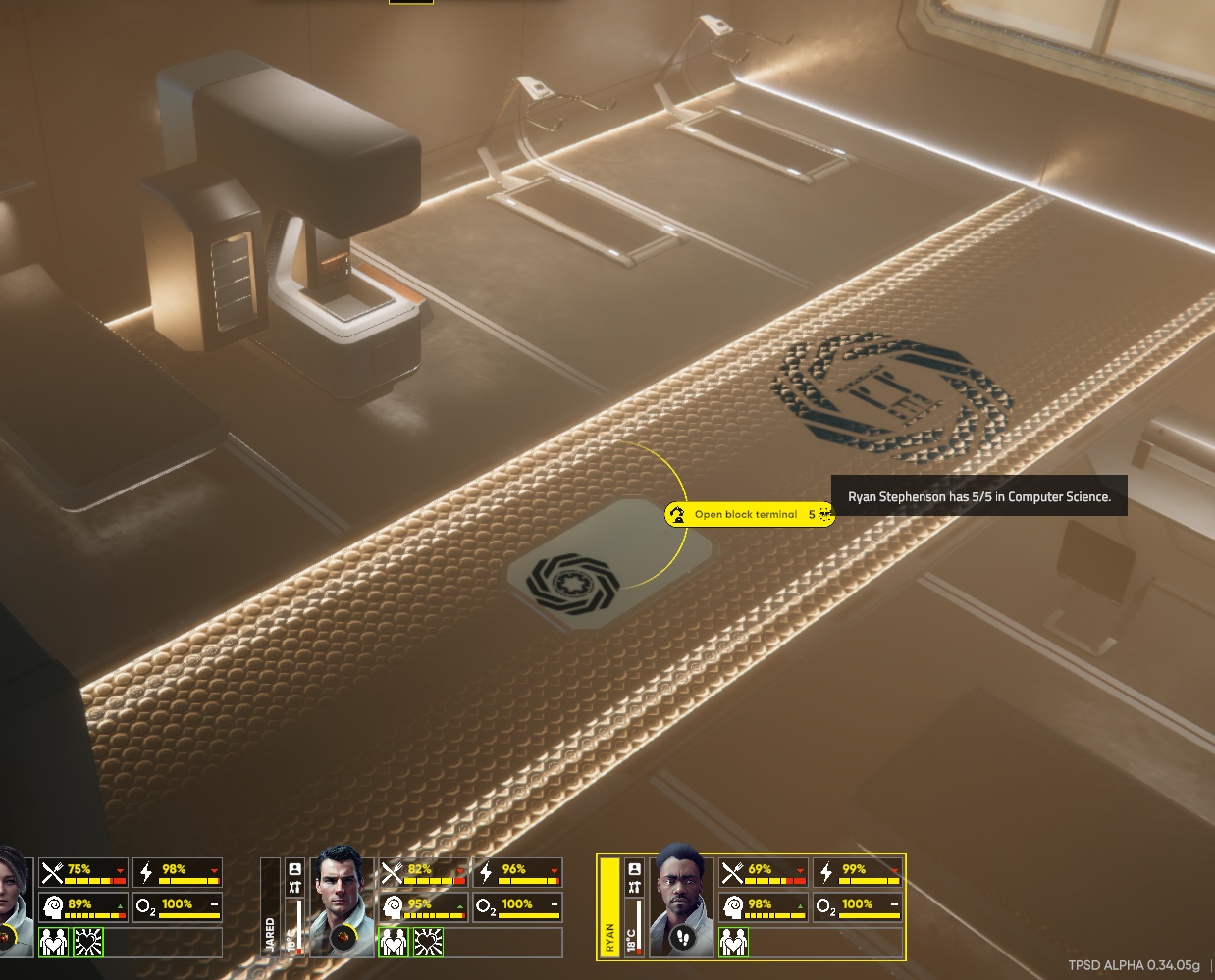Choose the Open block terminal action
This screenshot has width=1215, height=980.
click(x=746, y=515)
